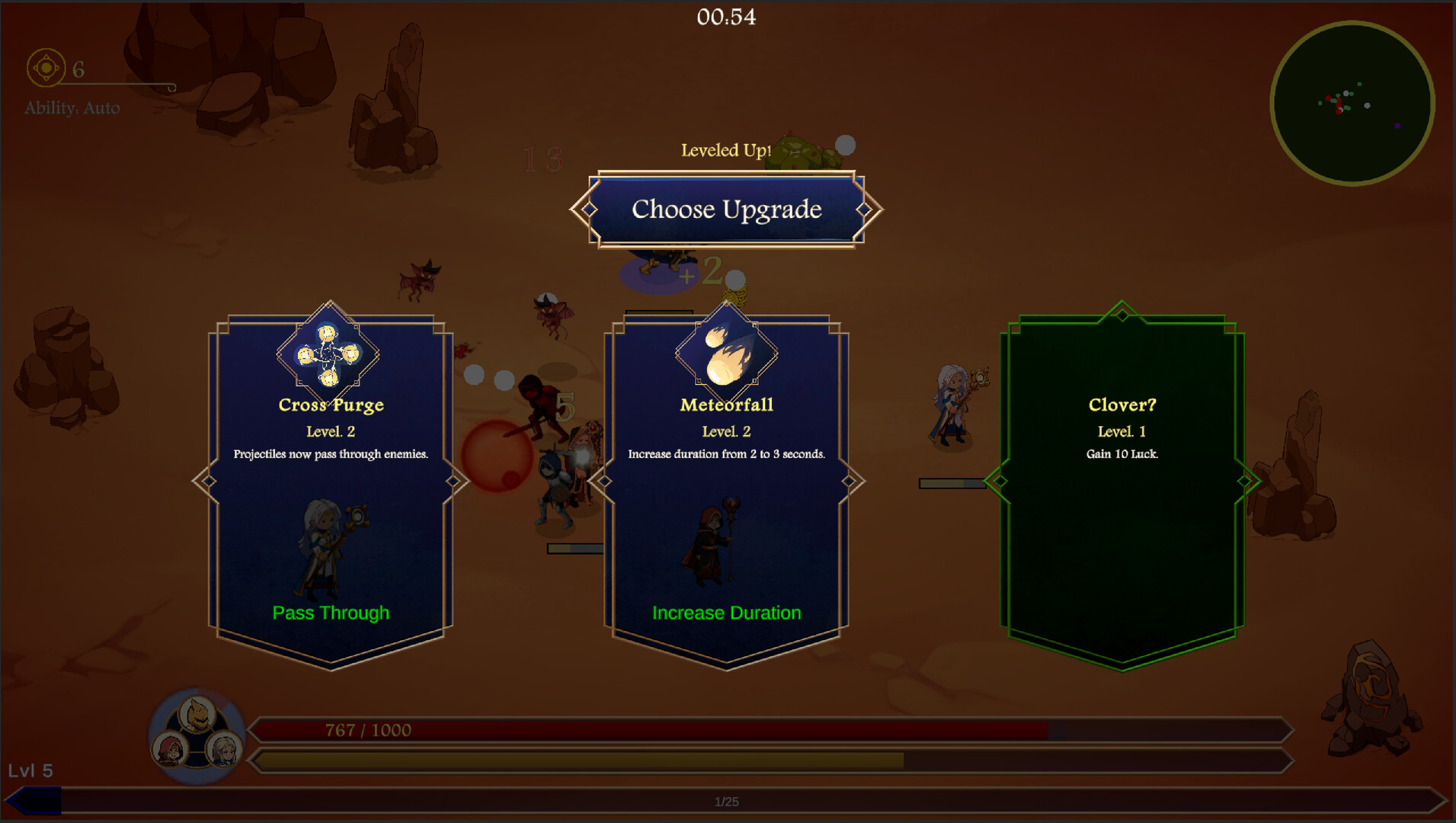The width and height of the screenshot is (1456, 823).
Task: Click the 767/1000 health bar
Action: (x=686, y=729)
